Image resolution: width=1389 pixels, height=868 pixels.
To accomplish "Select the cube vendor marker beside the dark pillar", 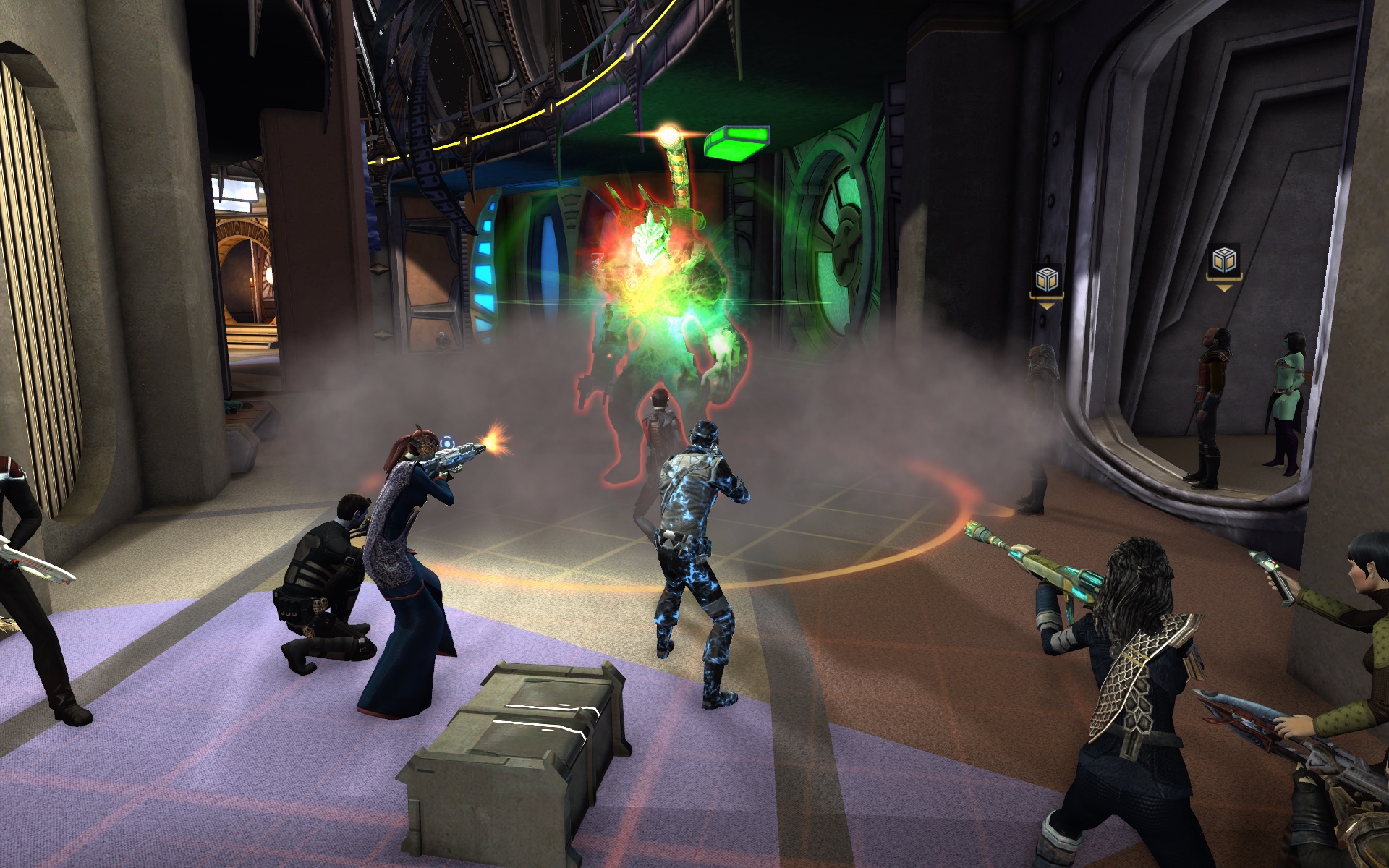I will point(1047,279).
